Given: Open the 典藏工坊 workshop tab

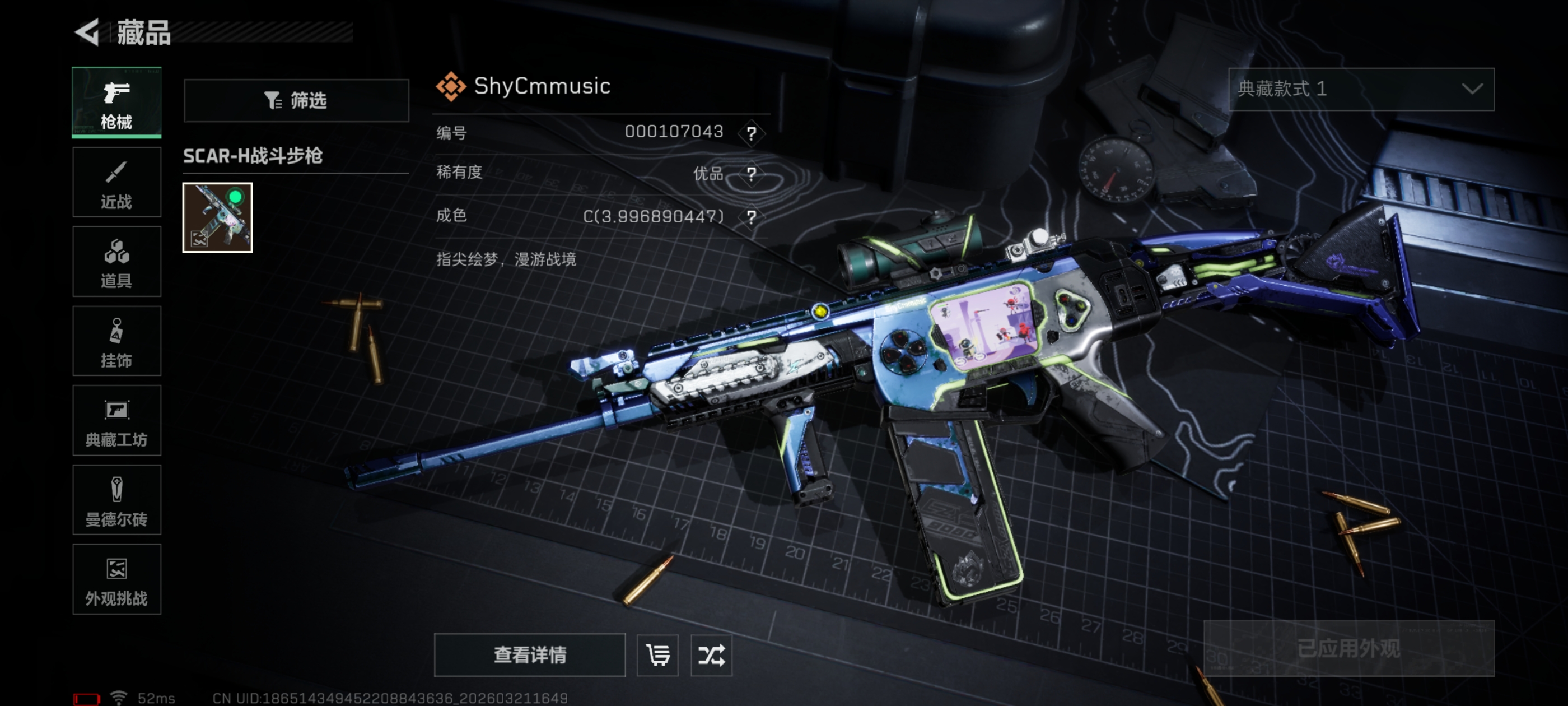Looking at the screenshot, I should 116,420.
